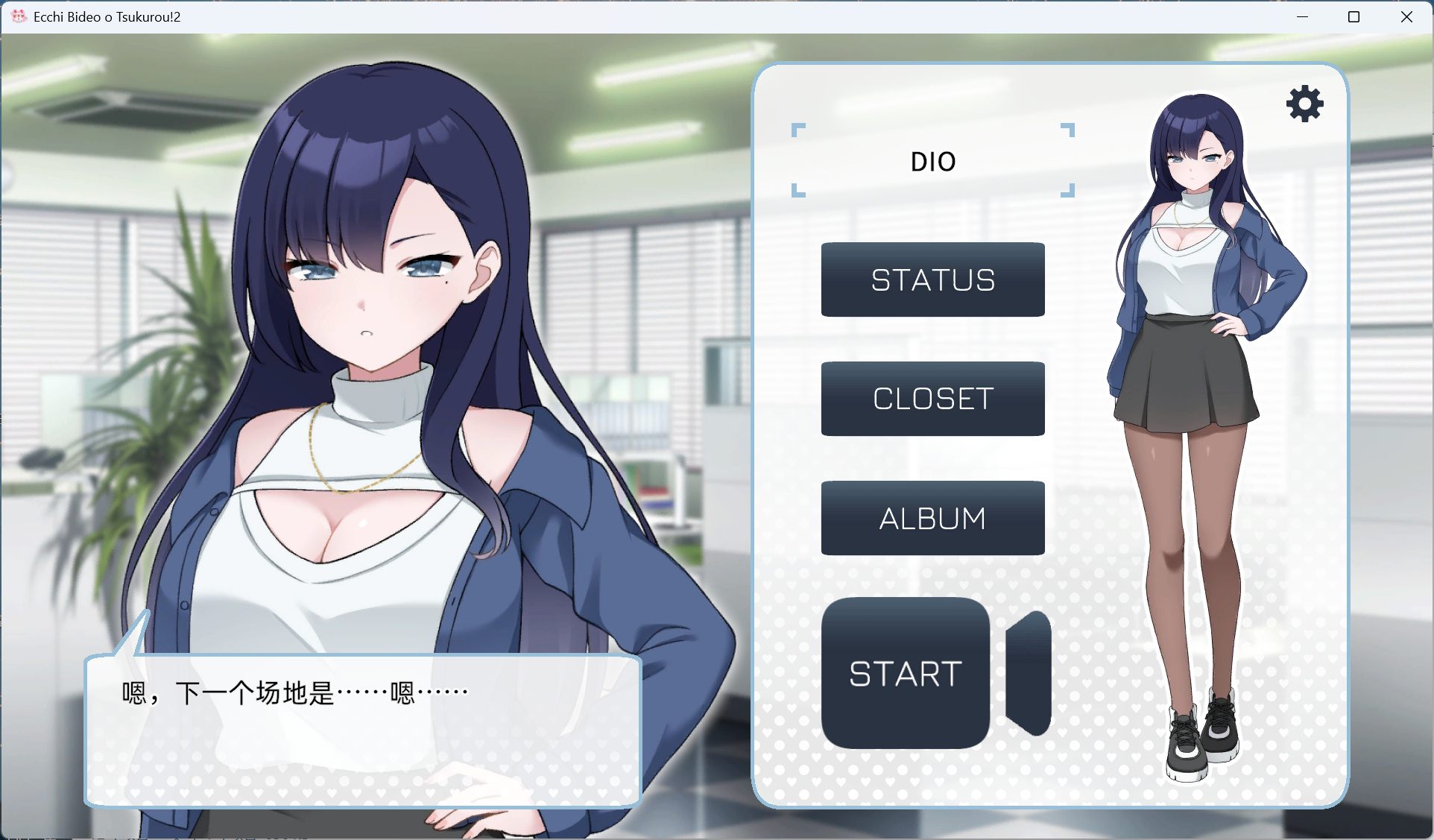
Task: Open the STATUS screen
Action: coord(932,280)
